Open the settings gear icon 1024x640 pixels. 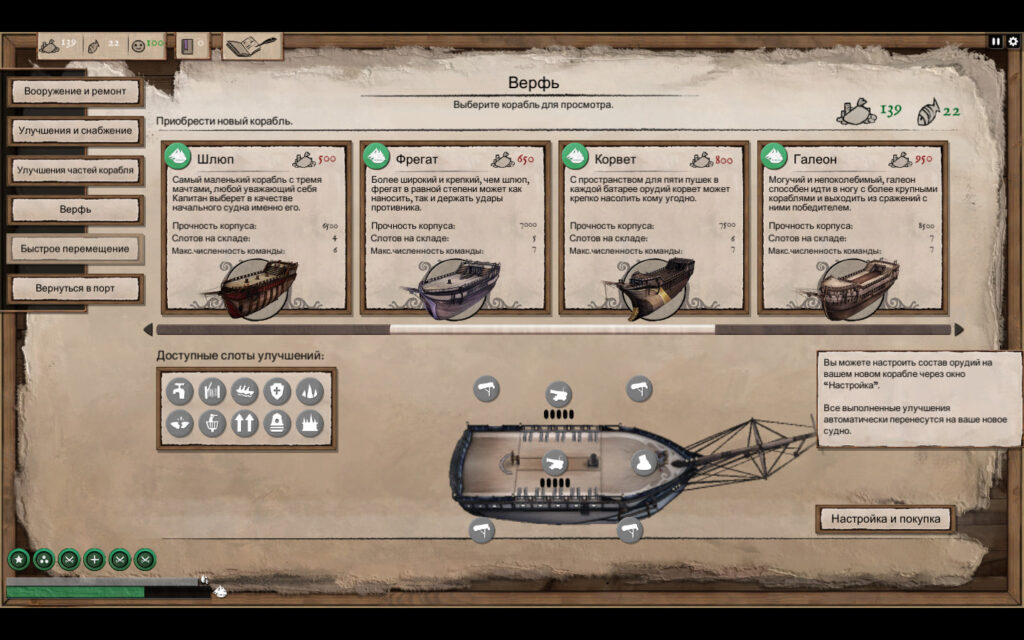[1013, 42]
